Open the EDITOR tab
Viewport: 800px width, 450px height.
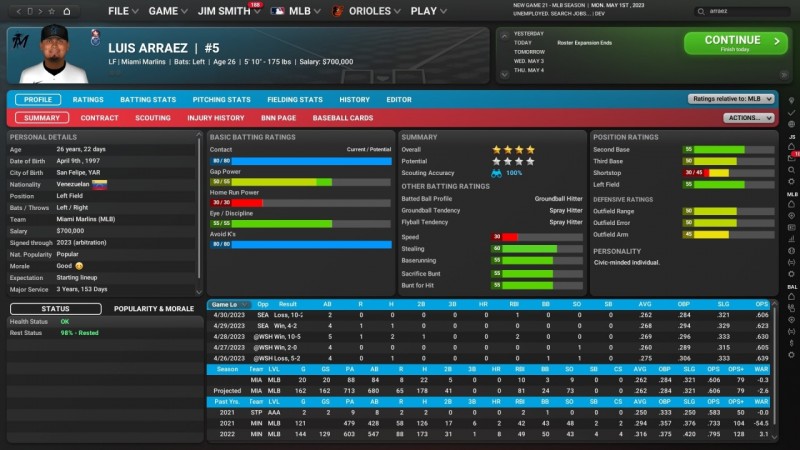(x=399, y=100)
